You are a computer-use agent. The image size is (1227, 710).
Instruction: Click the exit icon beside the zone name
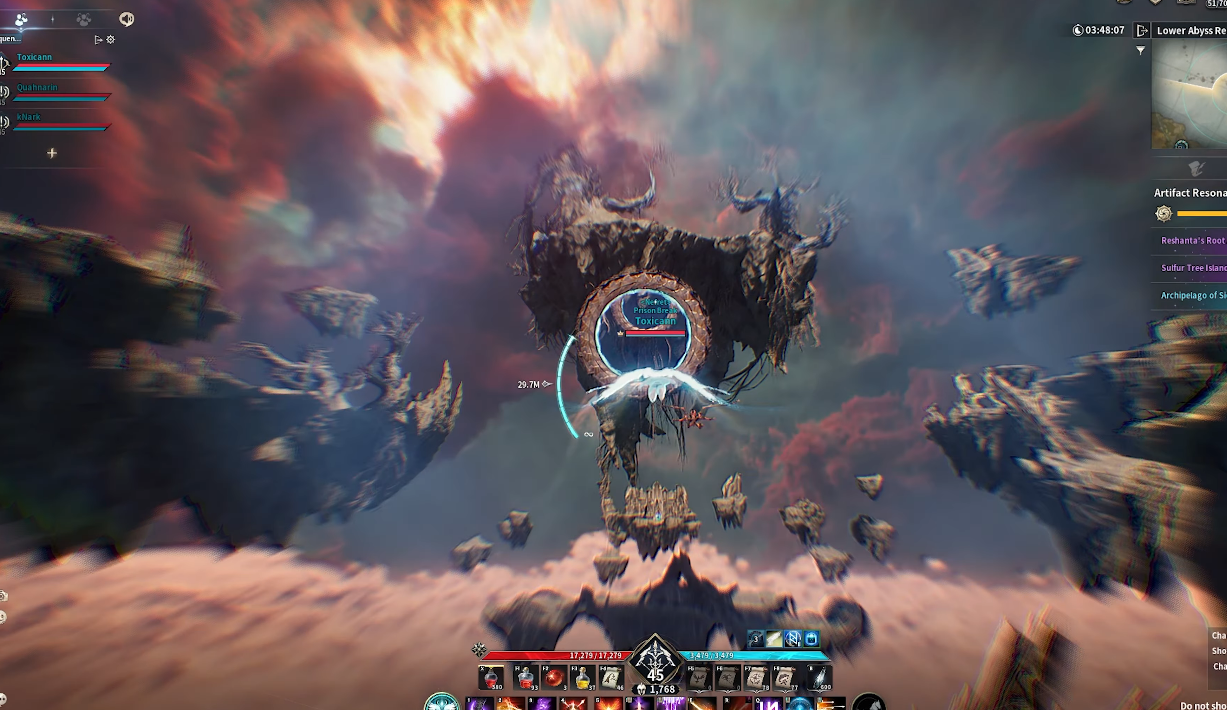(1142, 31)
